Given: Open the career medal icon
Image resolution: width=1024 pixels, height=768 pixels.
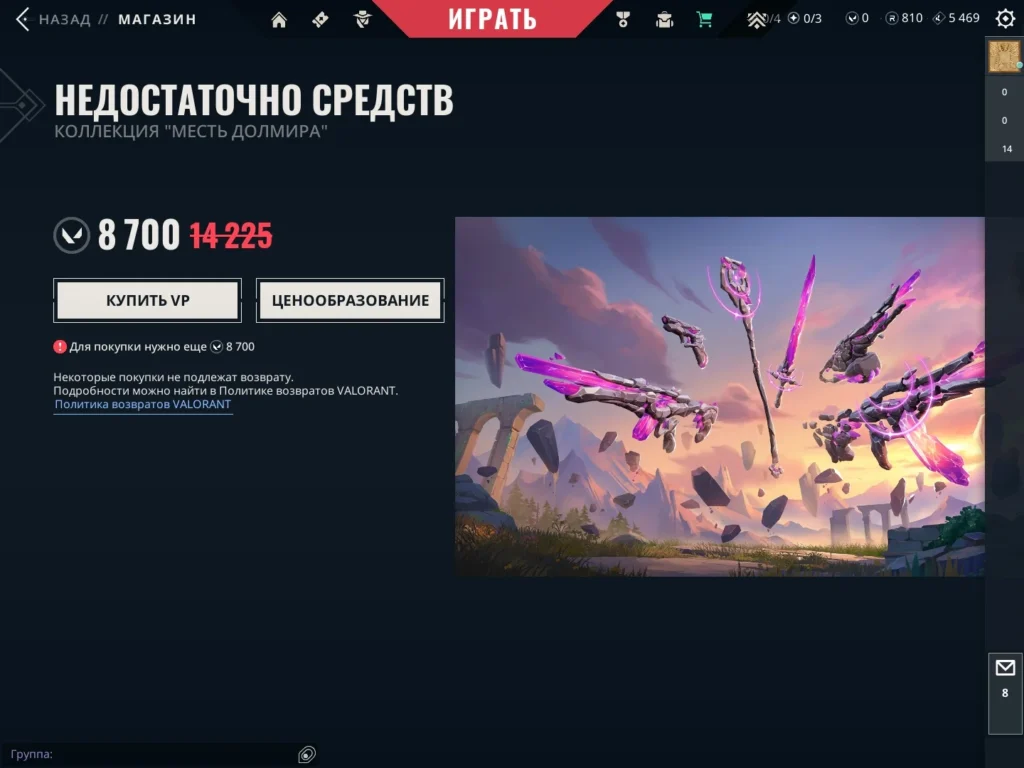Looking at the screenshot, I should [x=624, y=19].
